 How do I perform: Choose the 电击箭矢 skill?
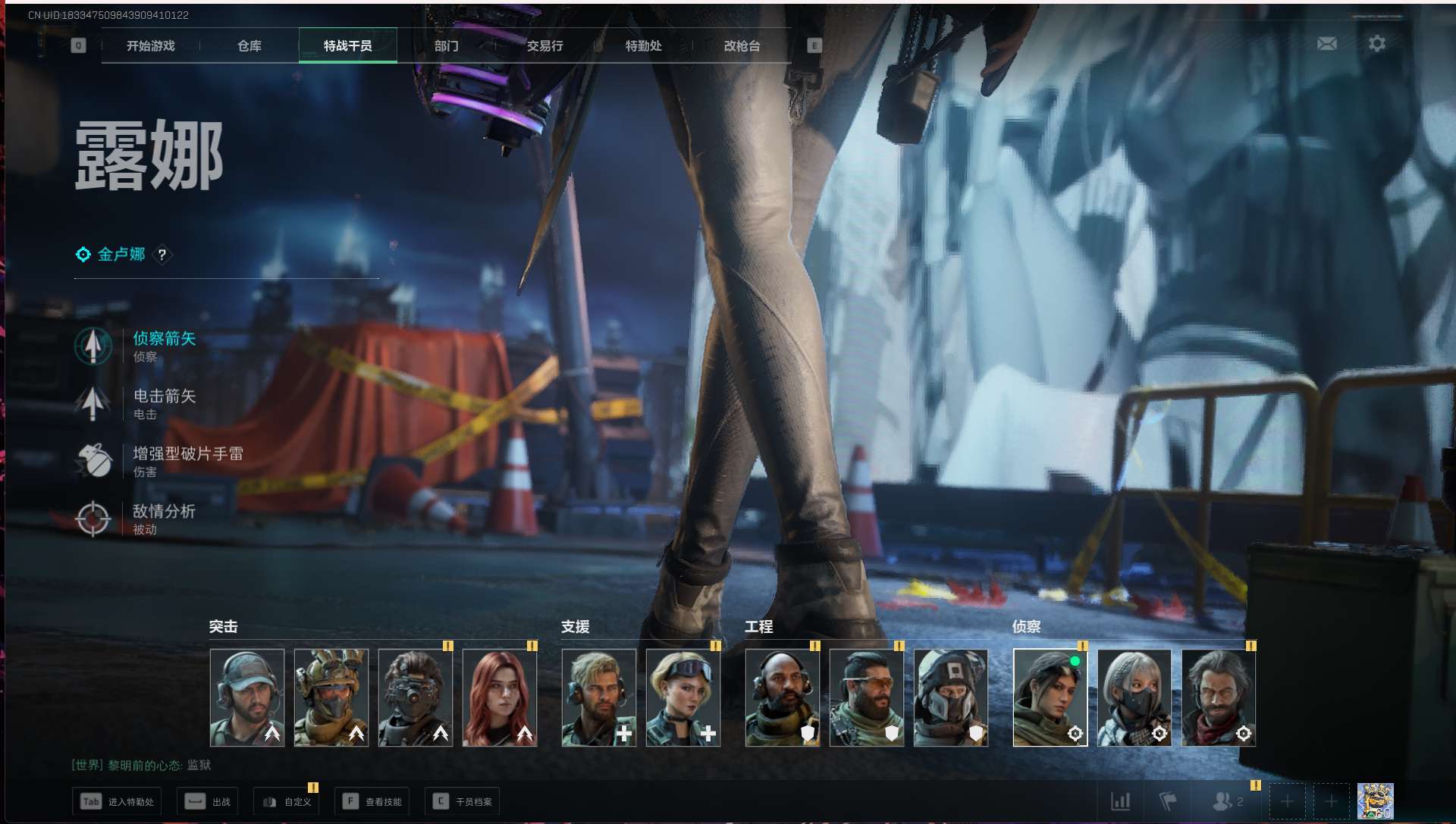click(164, 403)
